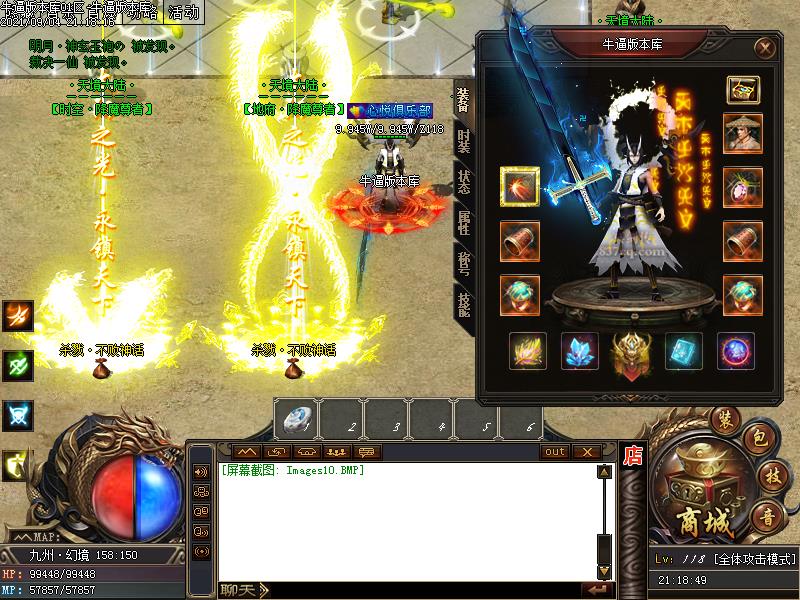Choose the blue crystal cluster slot
This screenshot has width=800, height=600.
[580, 351]
